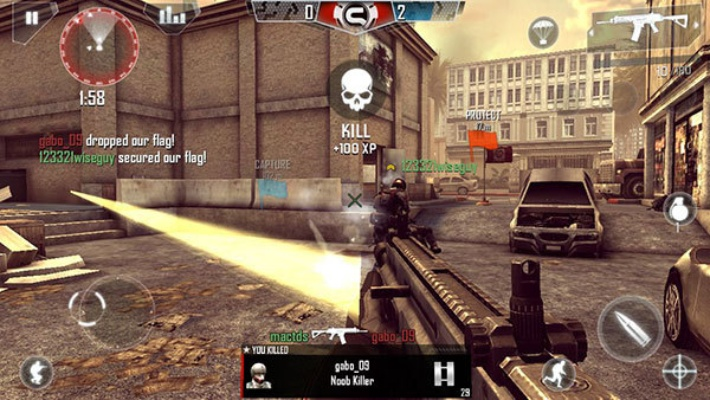Fire the weapon with the bullet button

(x=629, y=327)
